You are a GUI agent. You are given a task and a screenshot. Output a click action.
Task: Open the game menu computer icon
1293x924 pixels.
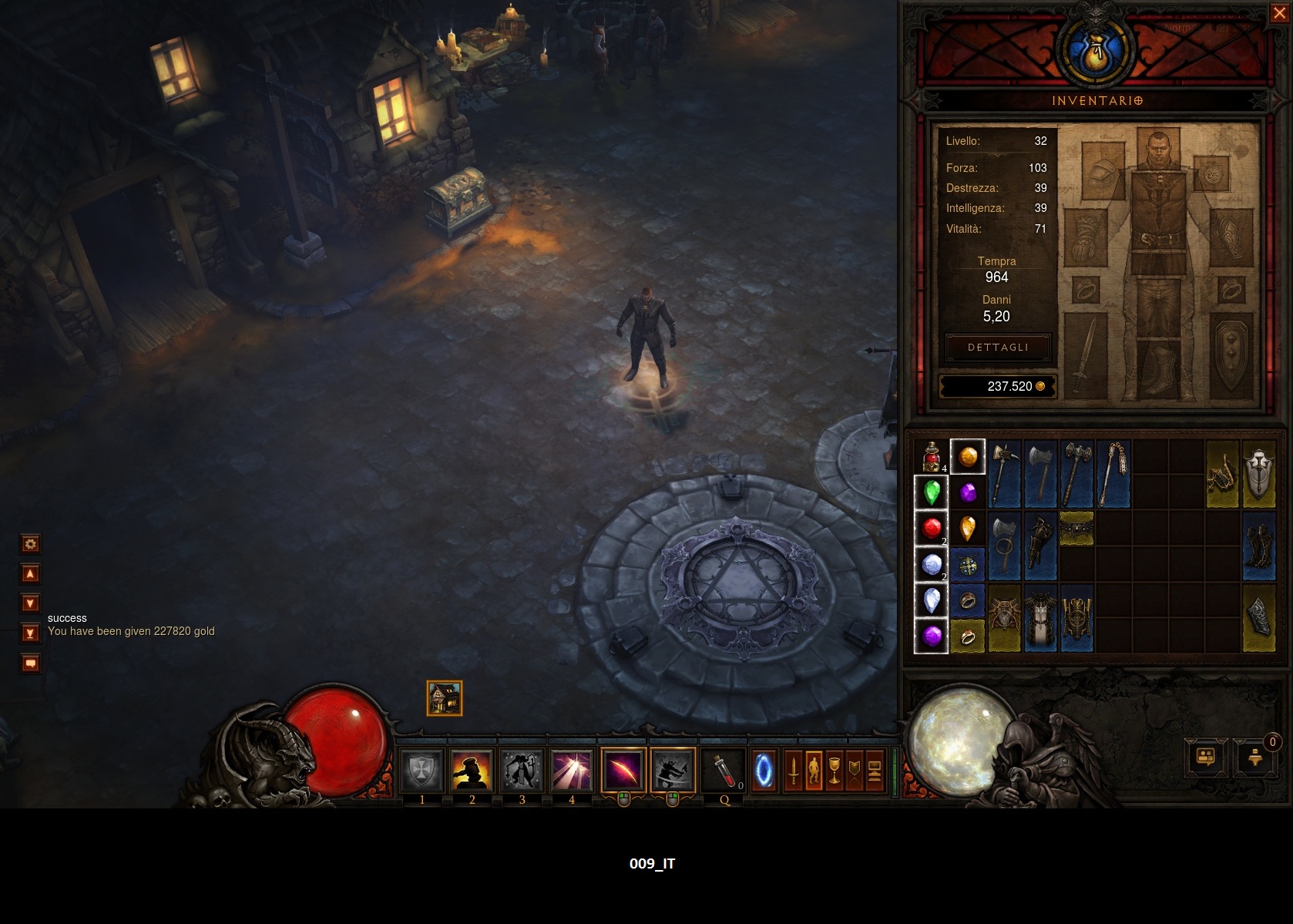coord(874,770)
